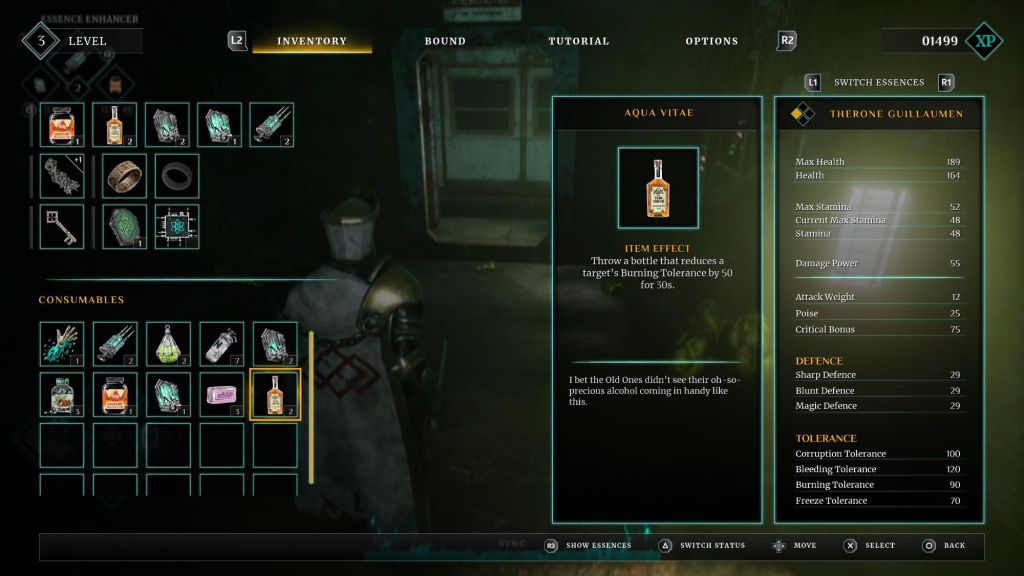Pick the green hexagonal circuit item
This screenshot has height=576, width=1024.
(x=124, y=227)
